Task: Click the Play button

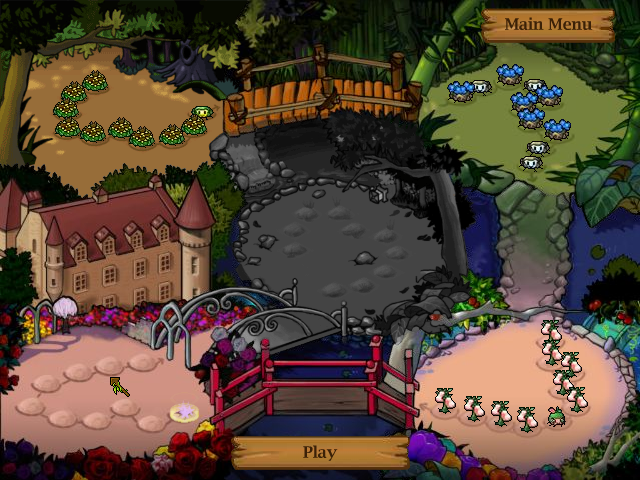Action: pyautogui.click(x=319, y=452)
